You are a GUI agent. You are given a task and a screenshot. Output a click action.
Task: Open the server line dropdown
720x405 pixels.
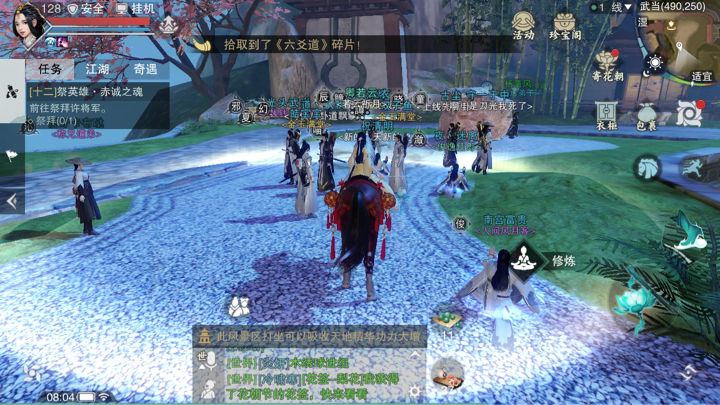(x=612, y=7)
